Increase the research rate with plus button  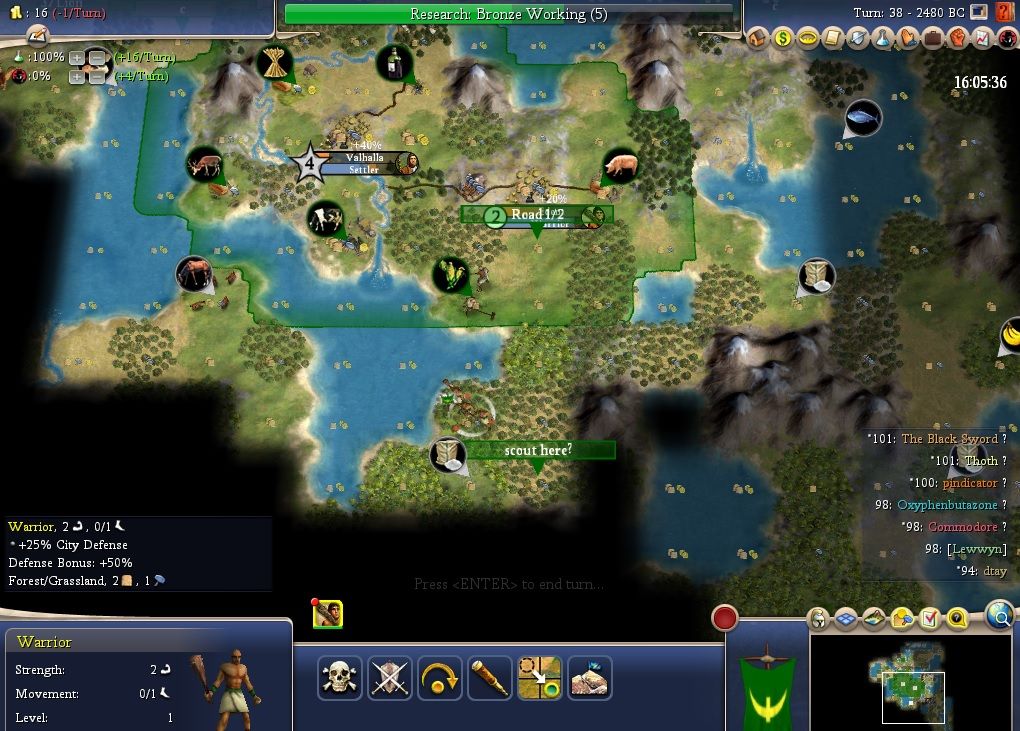point(77,57)
